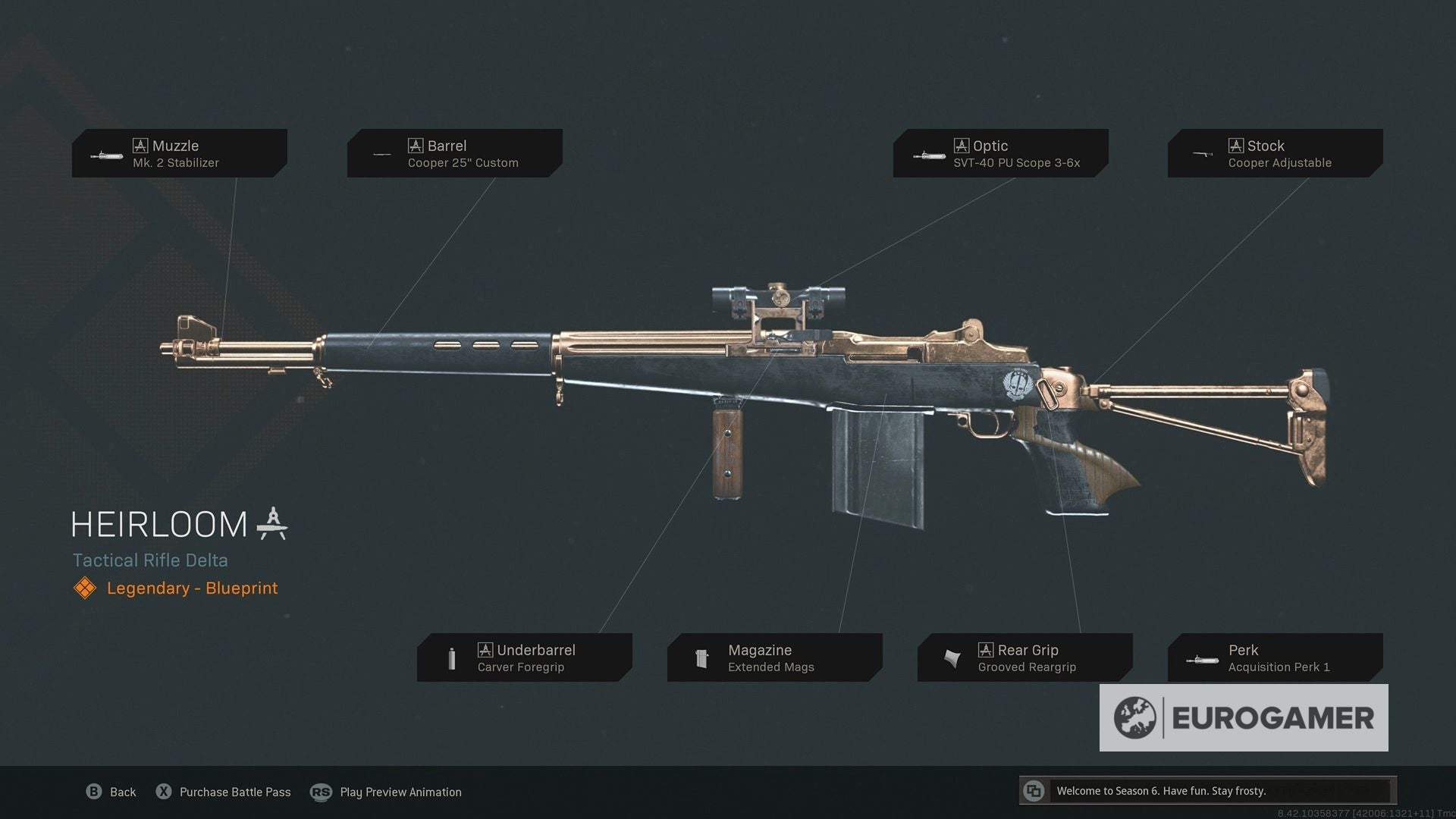
Task: Open the Perk Acquisition Perk 1 slot
Action: [1275, 657]
